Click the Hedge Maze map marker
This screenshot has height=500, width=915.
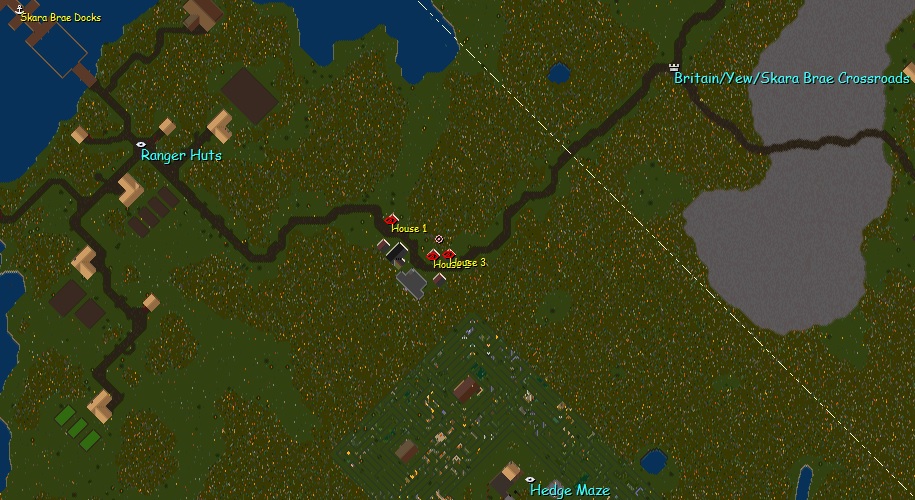pyautogui.click(x=530, y=480)
